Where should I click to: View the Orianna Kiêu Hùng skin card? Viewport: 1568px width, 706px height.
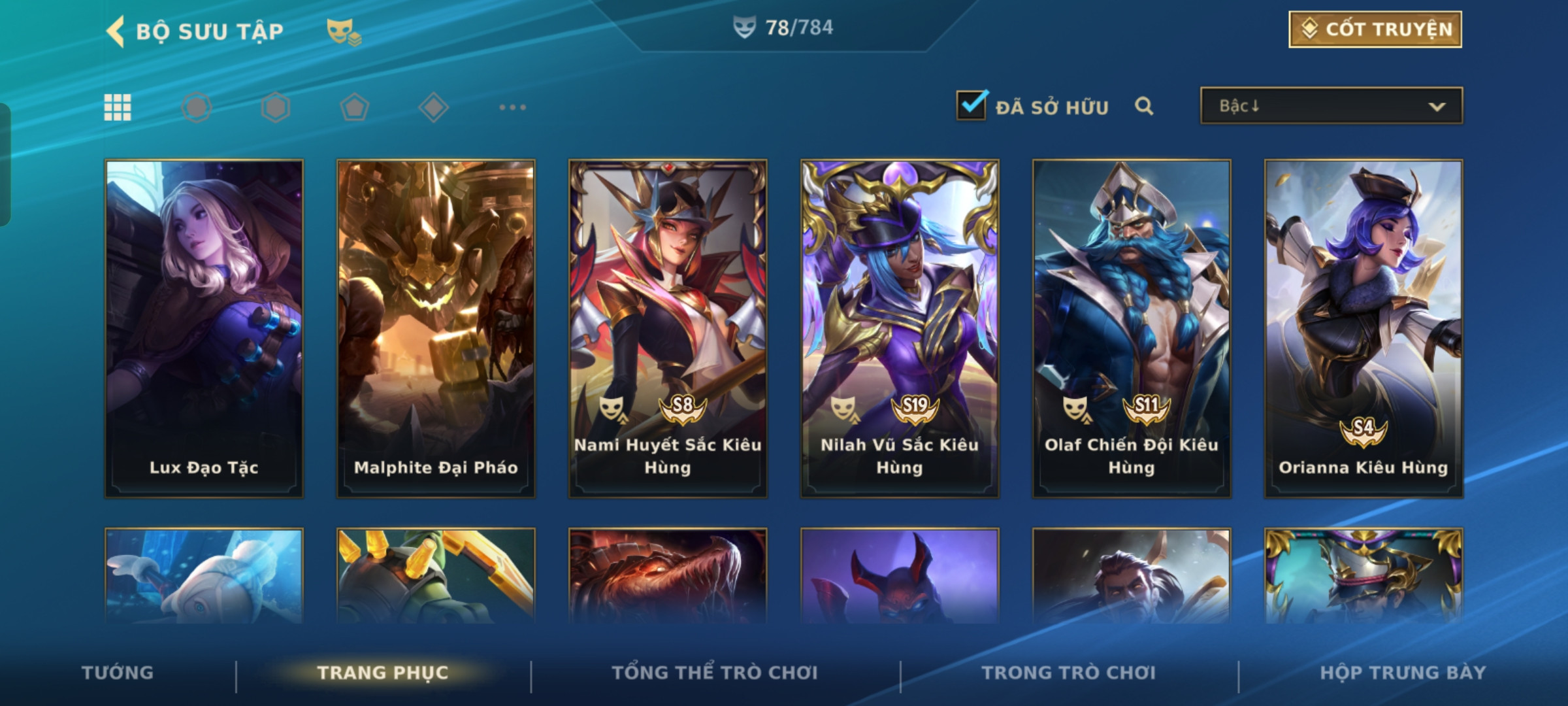coord(1364,328)
